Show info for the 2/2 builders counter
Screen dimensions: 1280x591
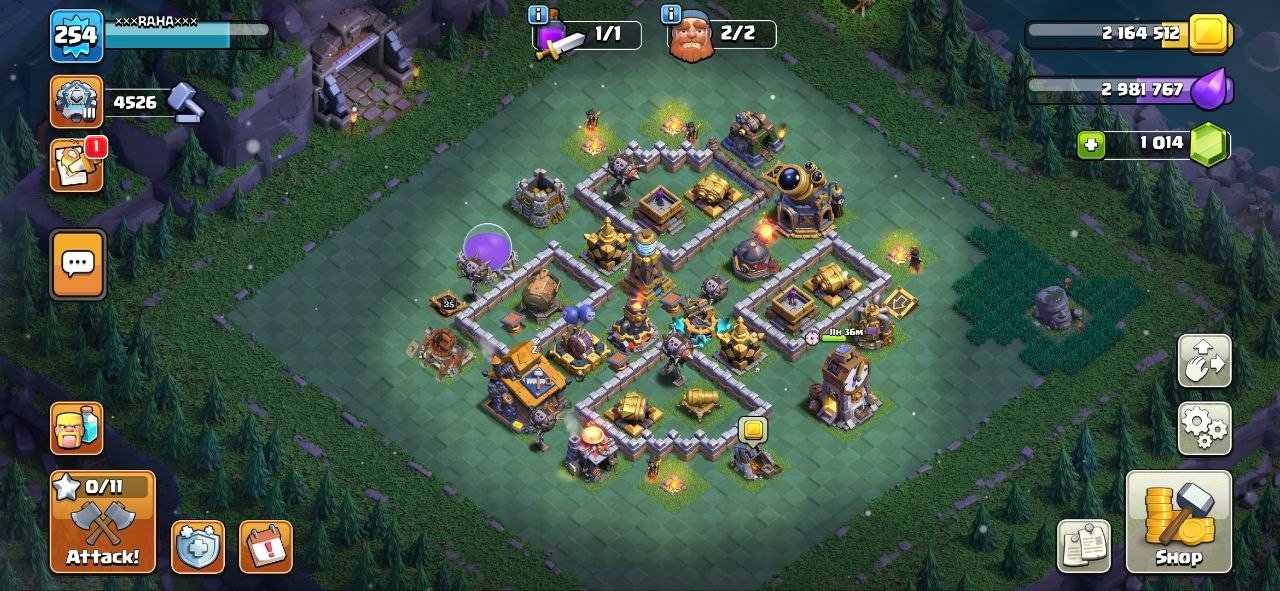670,14
